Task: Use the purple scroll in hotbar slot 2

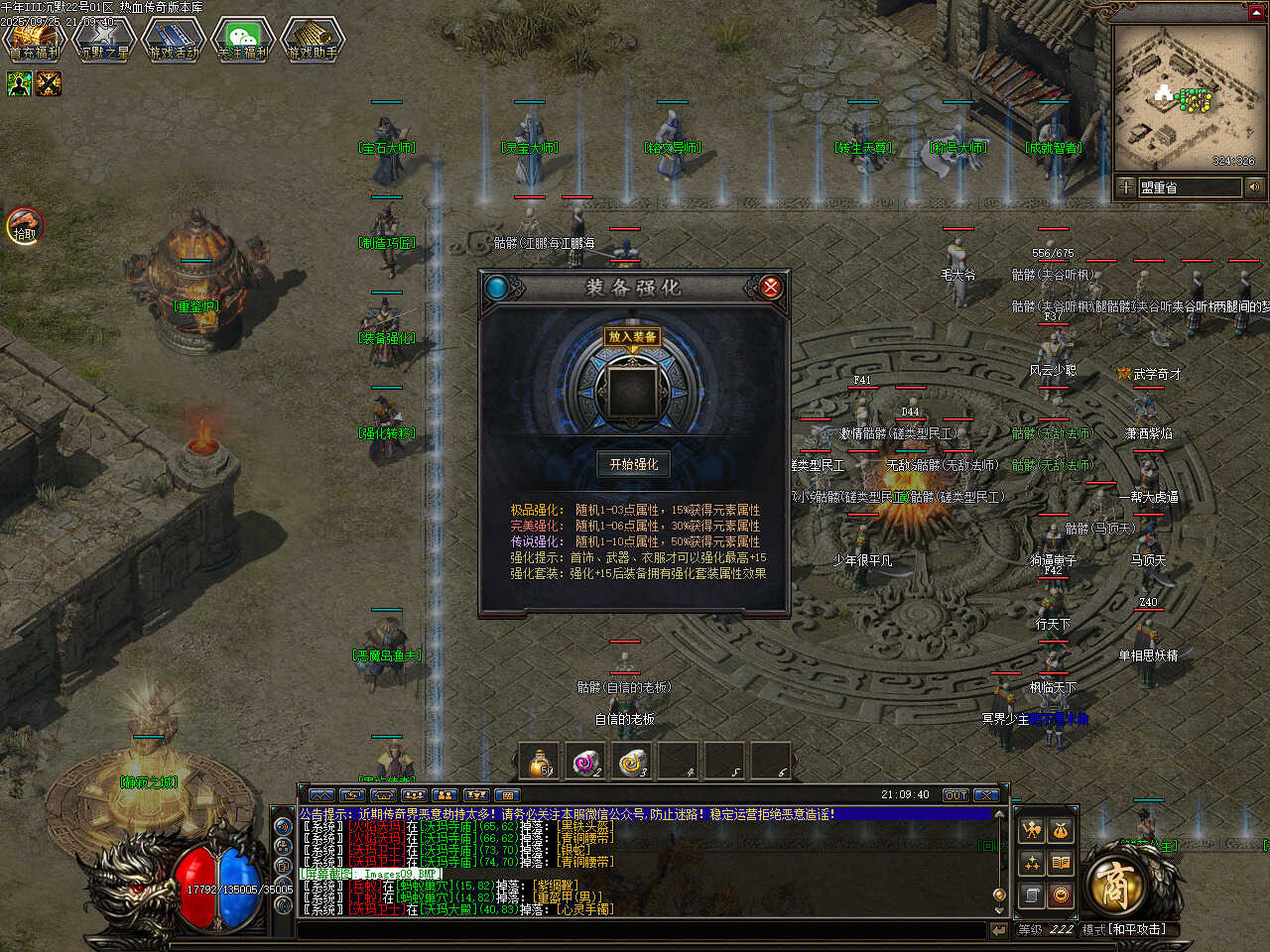Action: (x=586, y=762)
